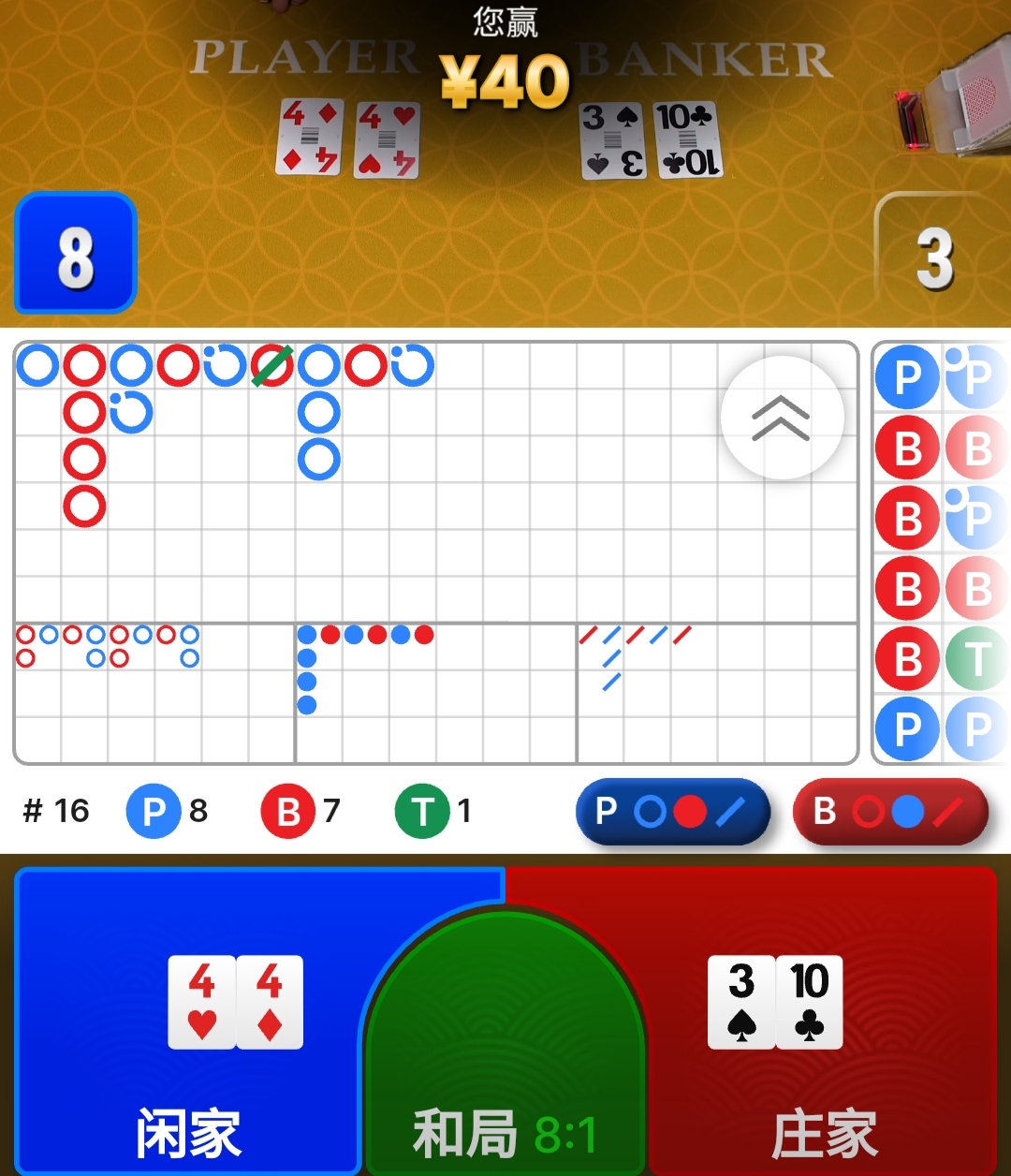Open the side lobby table roads panel
The height and width of the screenshot is (1176, 1011).
[941, 552]
